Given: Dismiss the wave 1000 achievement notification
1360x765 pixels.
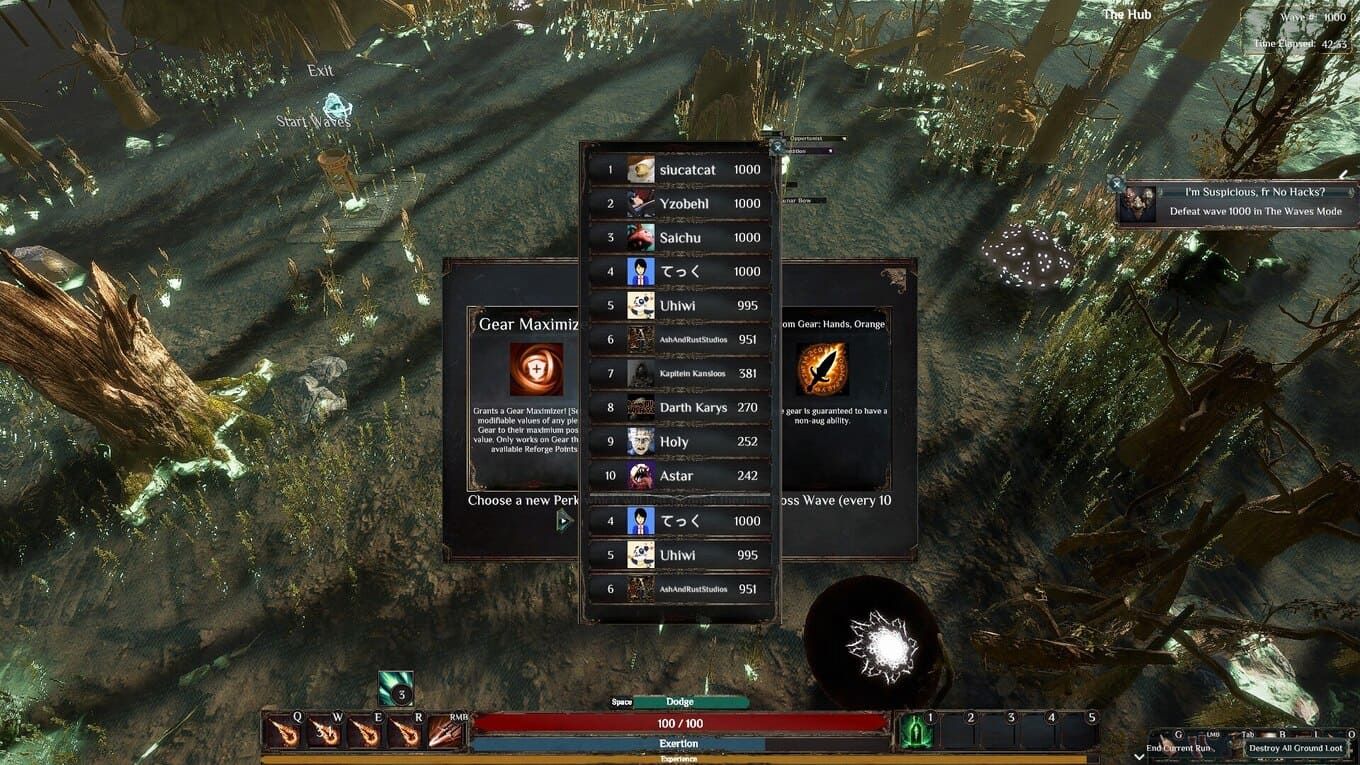Looking at the screenshot, I should click(1117, 184).
